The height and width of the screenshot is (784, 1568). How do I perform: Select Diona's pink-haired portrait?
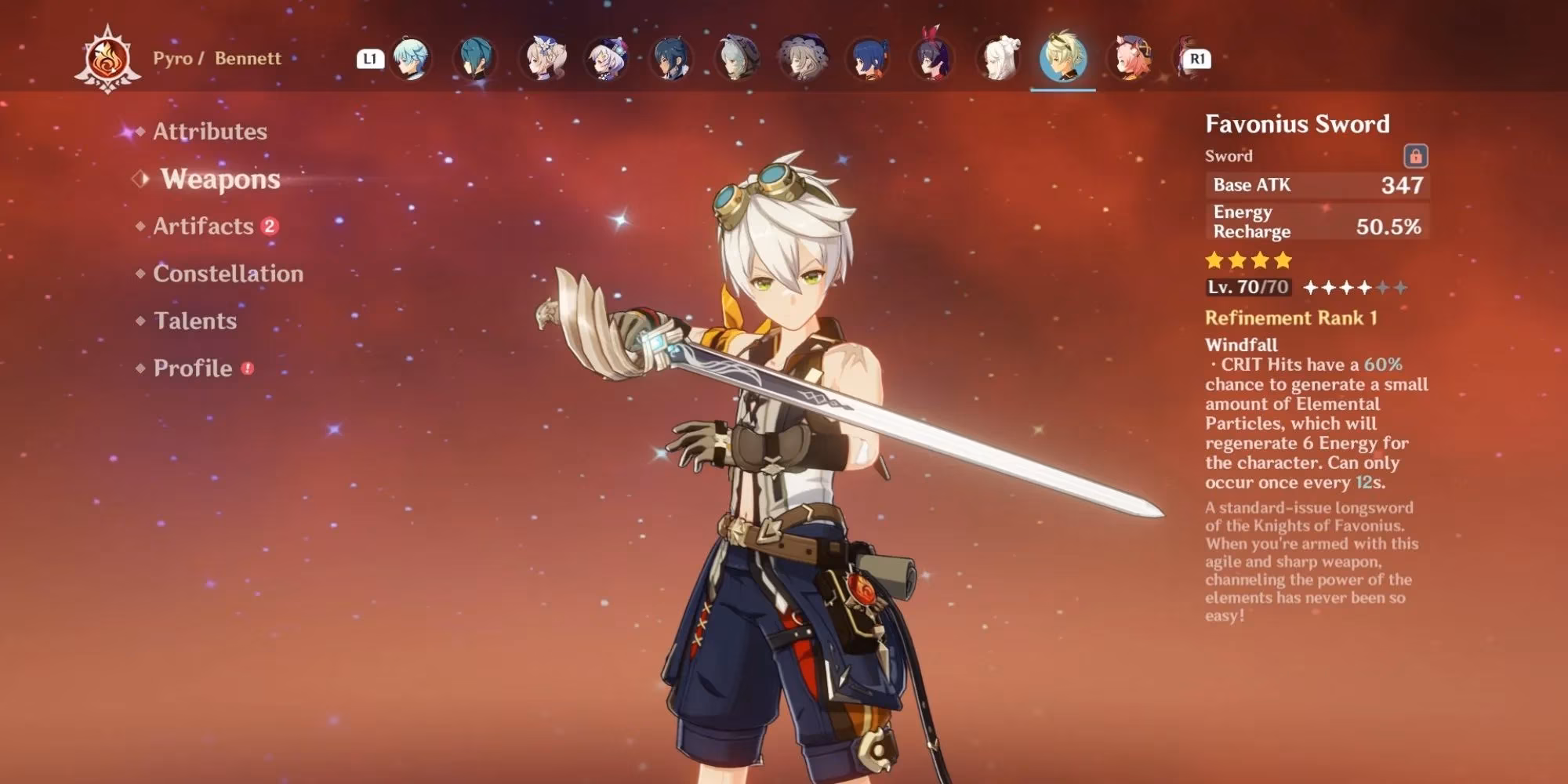pos(1130,59)
